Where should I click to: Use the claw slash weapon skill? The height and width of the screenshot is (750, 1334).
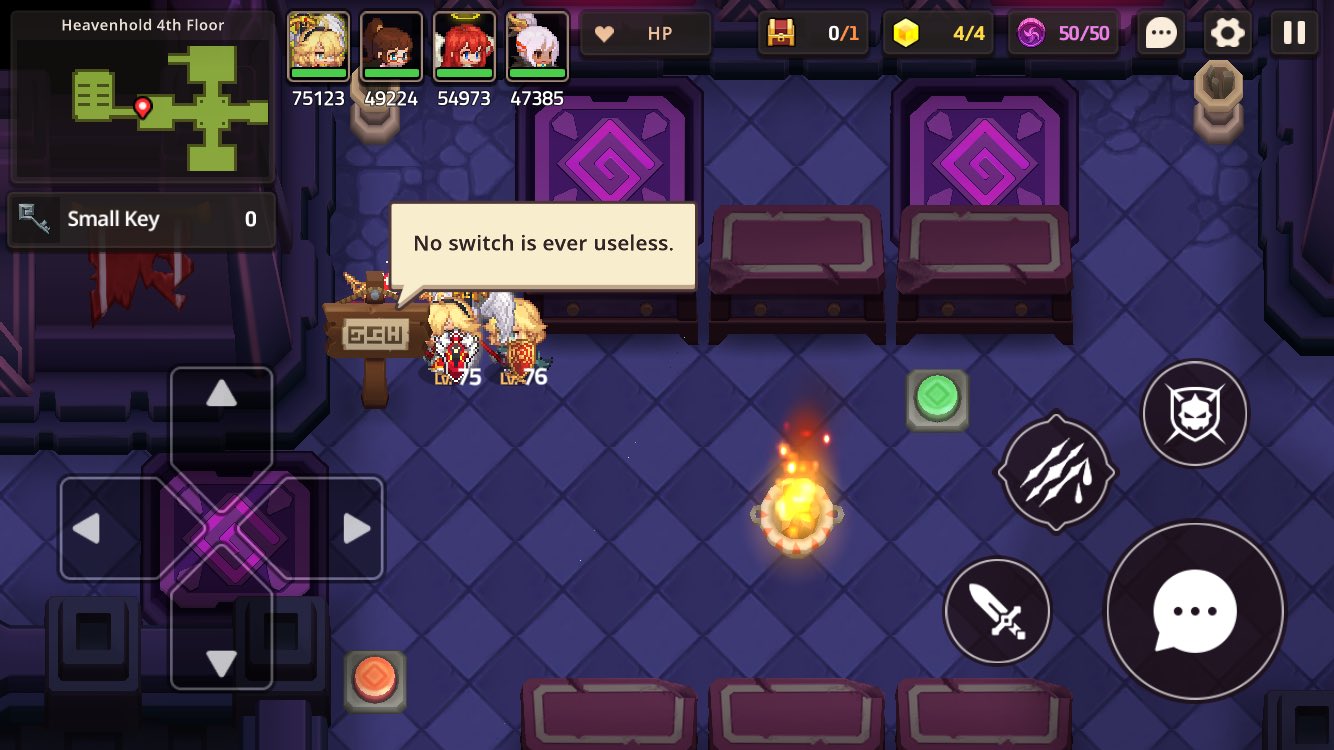click(1055, 471)
